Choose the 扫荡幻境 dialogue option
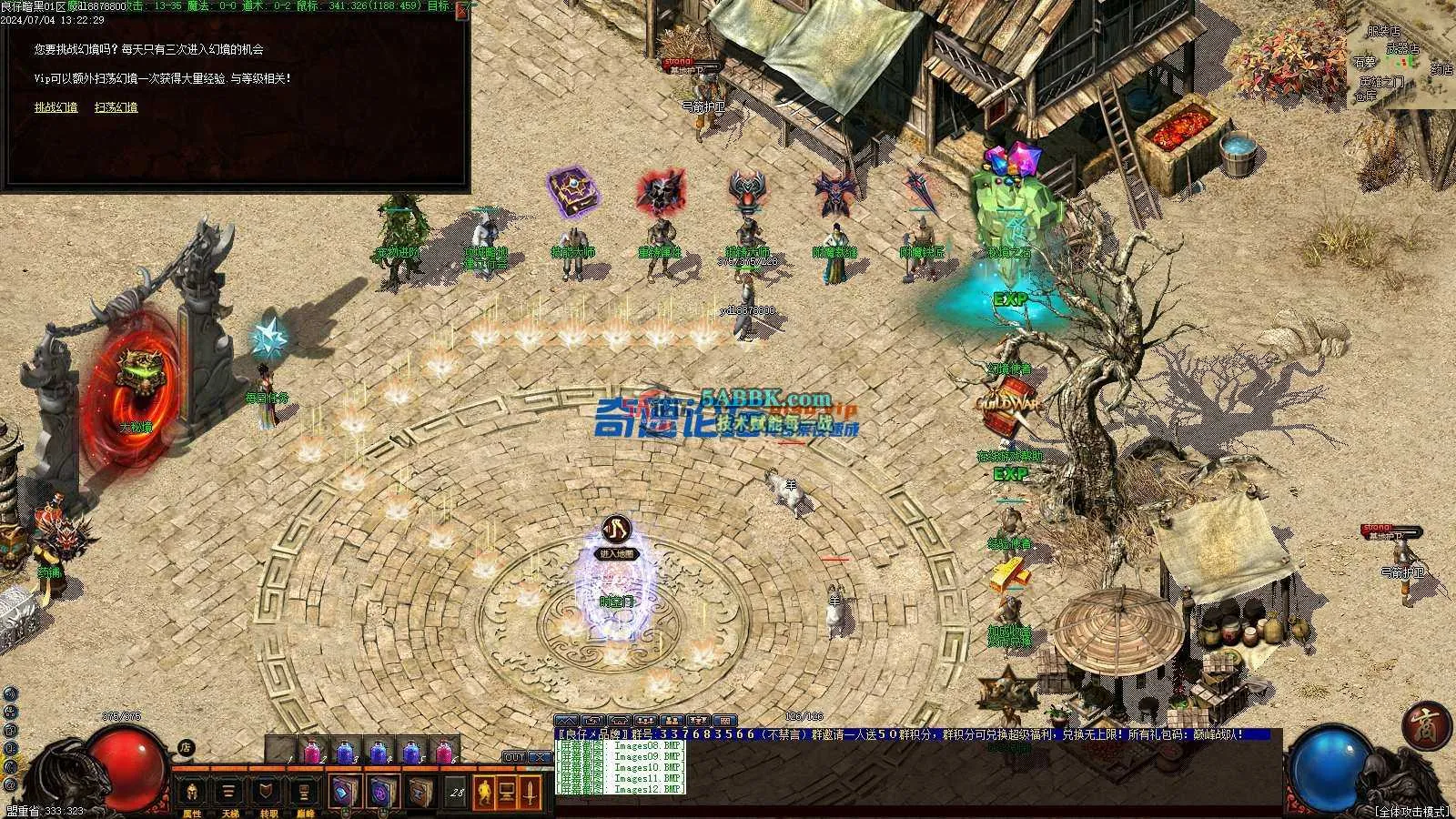This screenshot has width=1456, height=819. pos(116,107)
